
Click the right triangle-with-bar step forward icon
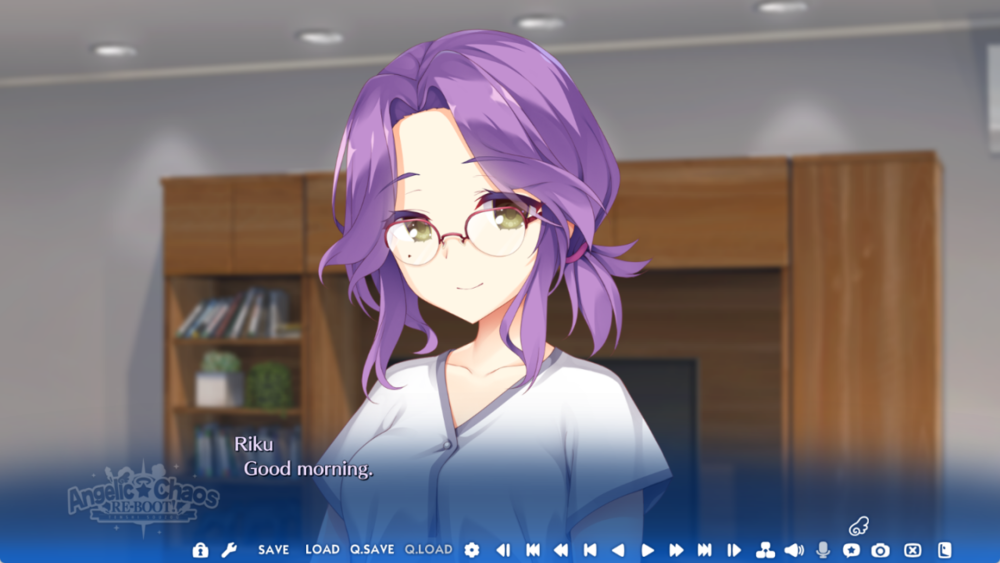pos(734,550)
